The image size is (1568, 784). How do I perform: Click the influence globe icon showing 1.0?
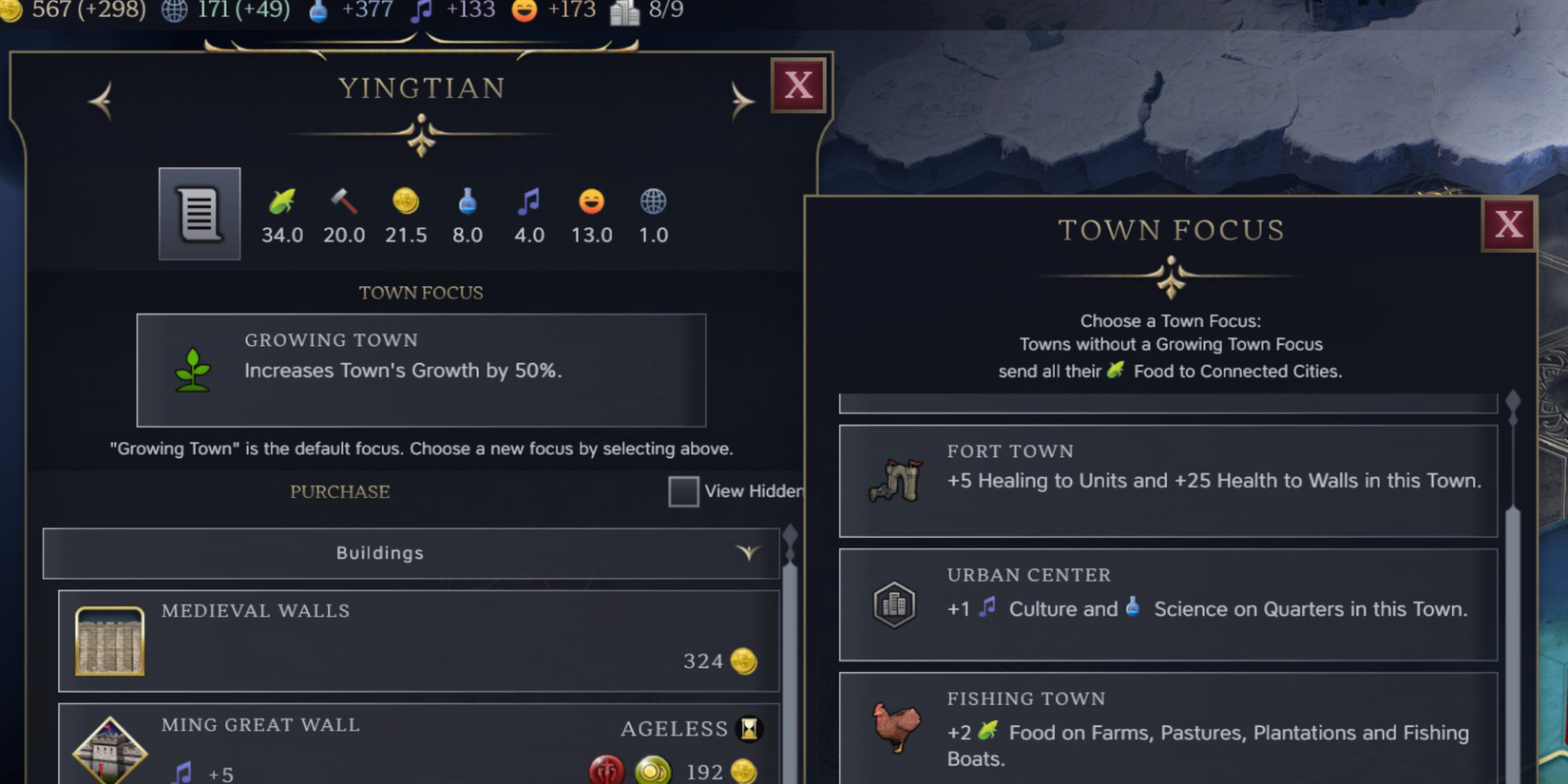click(x=653, y=202)
